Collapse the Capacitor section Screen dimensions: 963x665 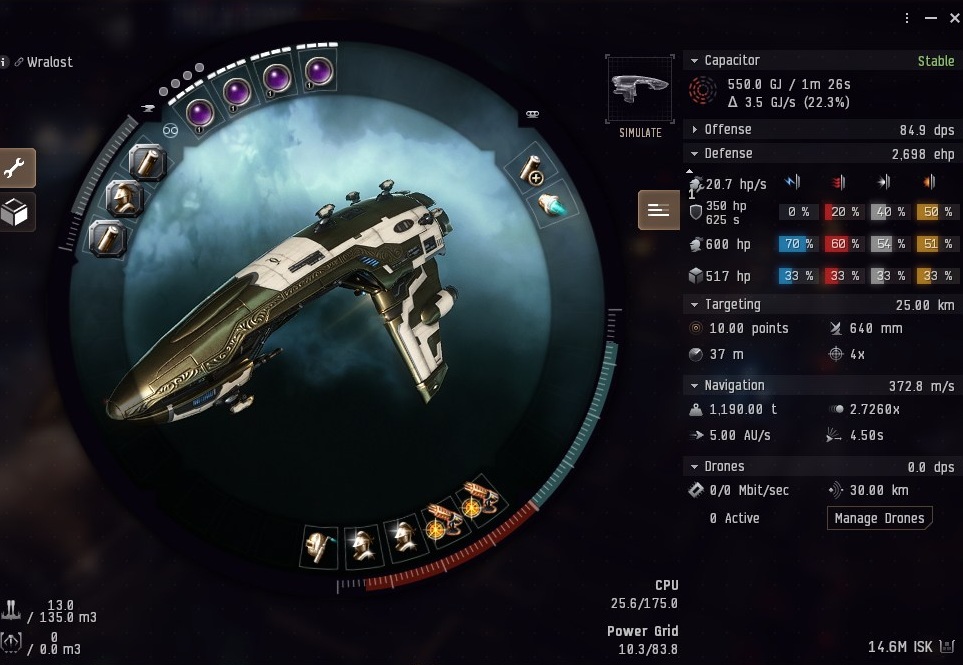[x=695, y=61]
